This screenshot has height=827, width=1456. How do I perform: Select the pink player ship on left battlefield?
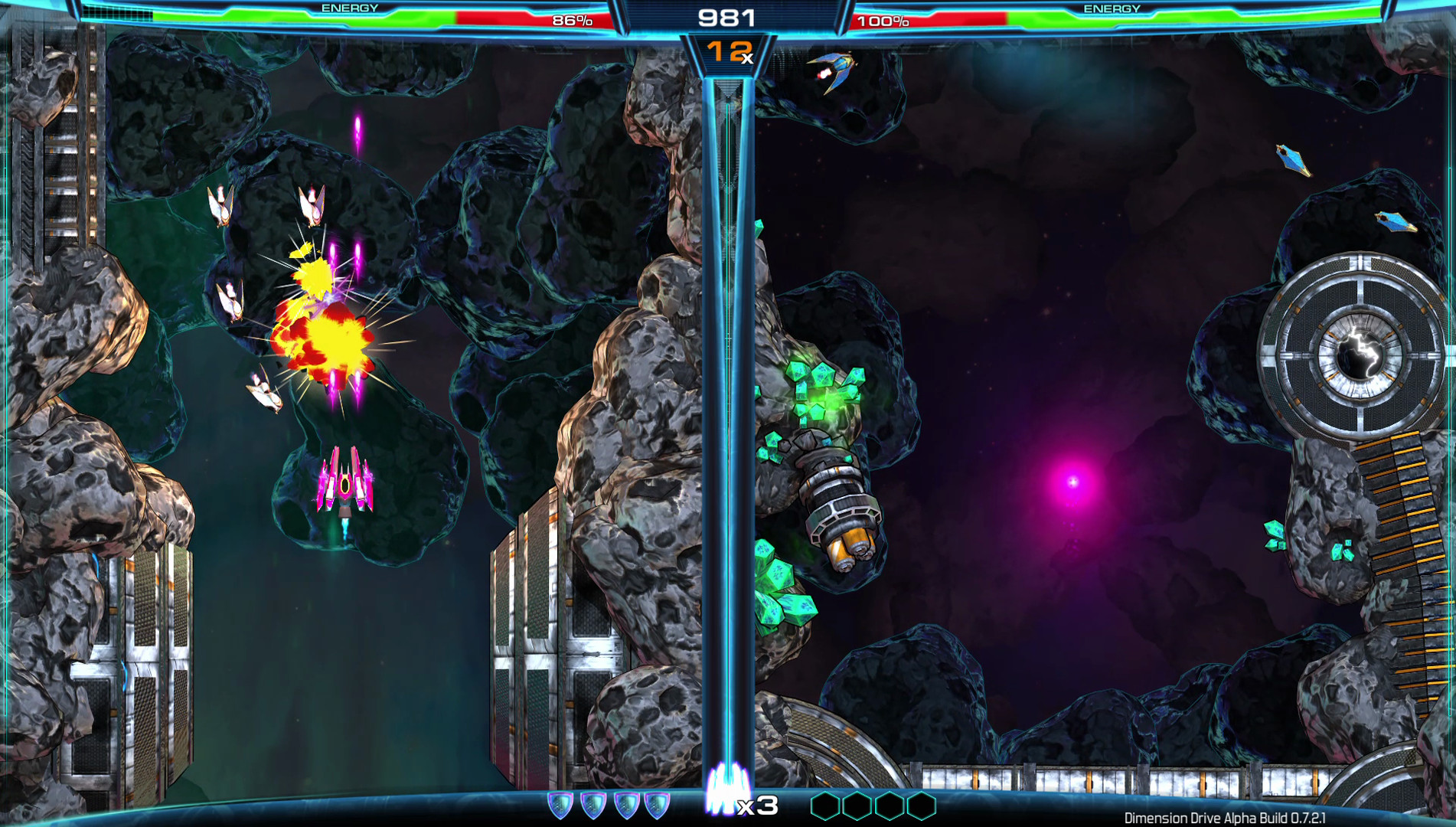[346, 482]
